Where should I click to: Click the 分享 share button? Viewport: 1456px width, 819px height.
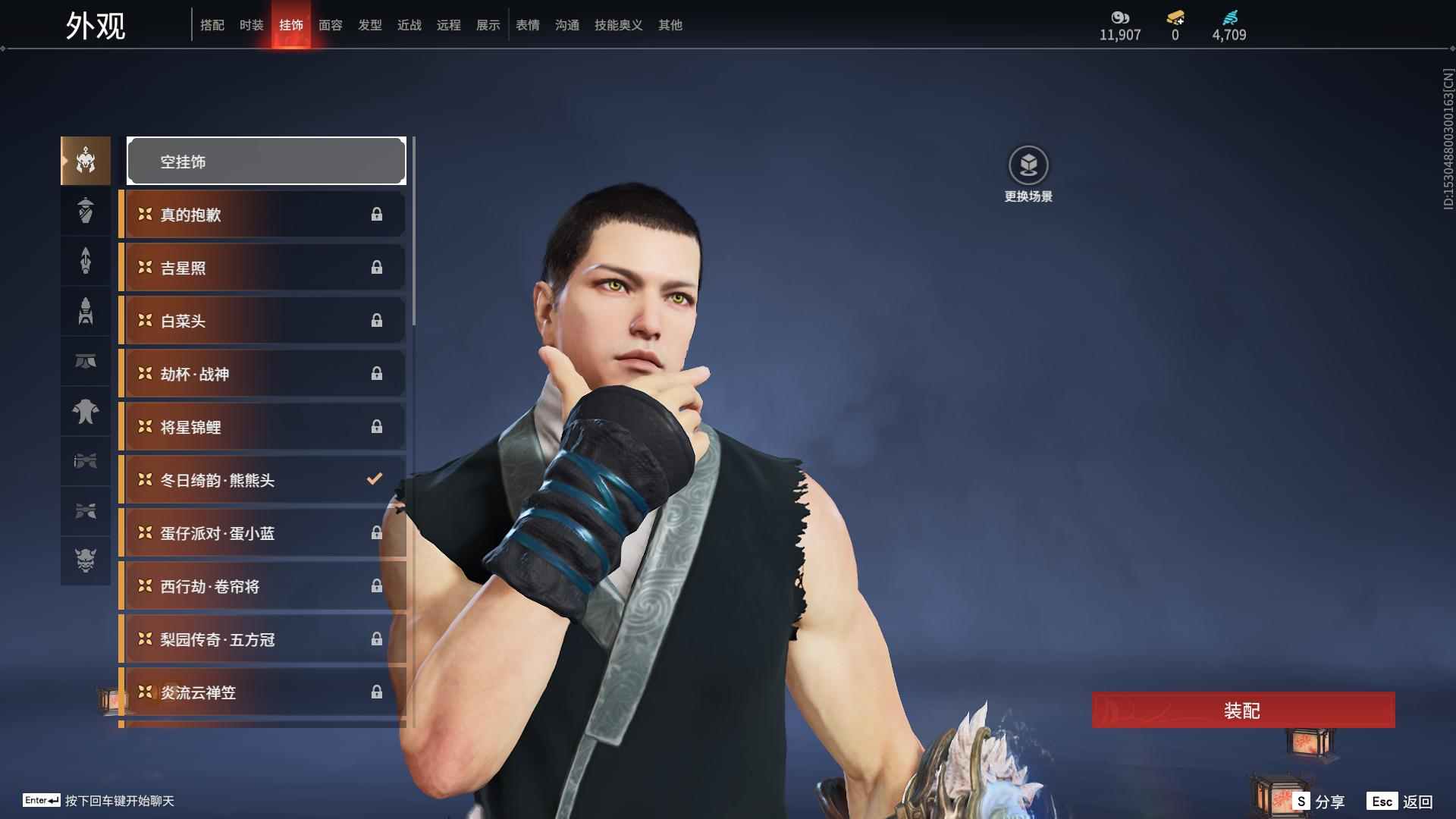click(1319, 801)
